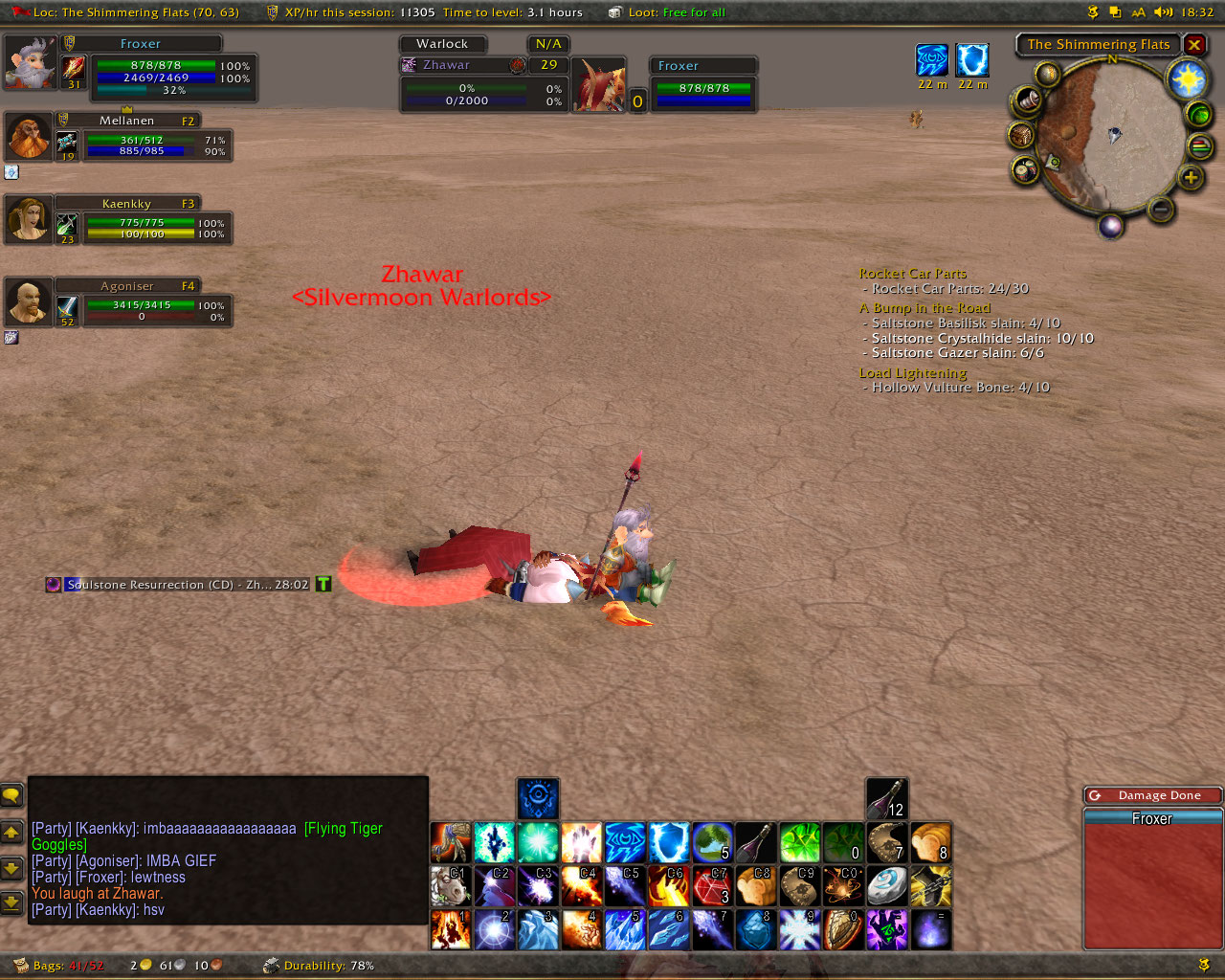Click the sun day-night indicator on the minimap
Image resolution: width=1225 pixels, height=980 pixels.
pos(1188,79)
